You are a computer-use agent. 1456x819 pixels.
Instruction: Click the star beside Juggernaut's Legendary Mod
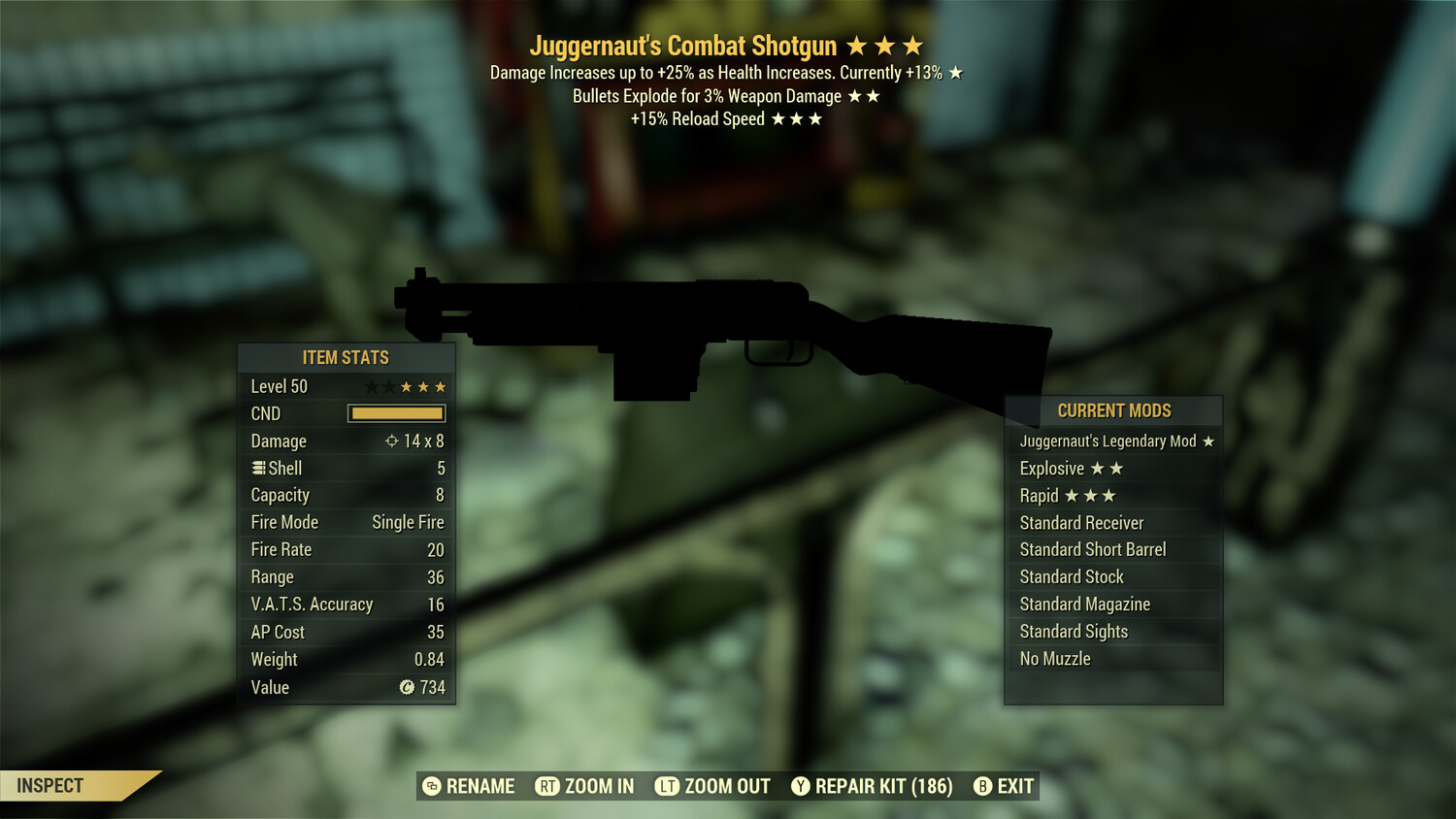click(x=1208, y=441)
